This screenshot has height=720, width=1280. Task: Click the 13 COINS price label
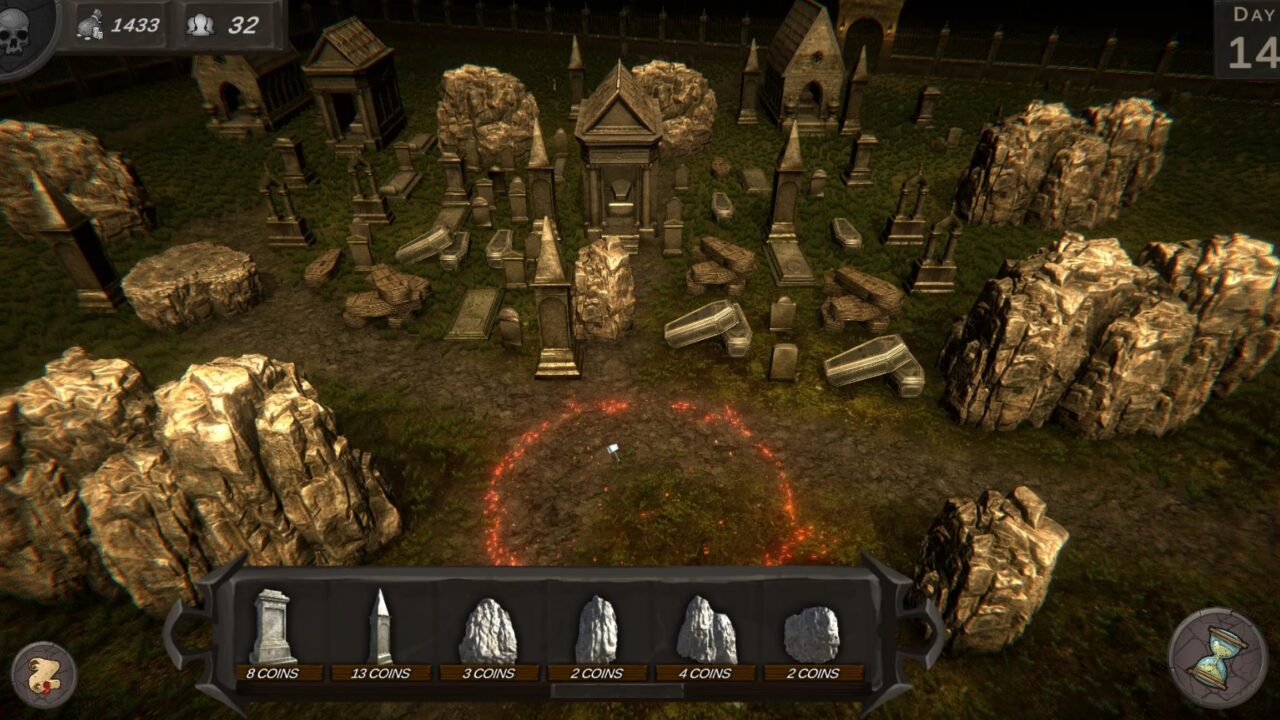point(383,673)
